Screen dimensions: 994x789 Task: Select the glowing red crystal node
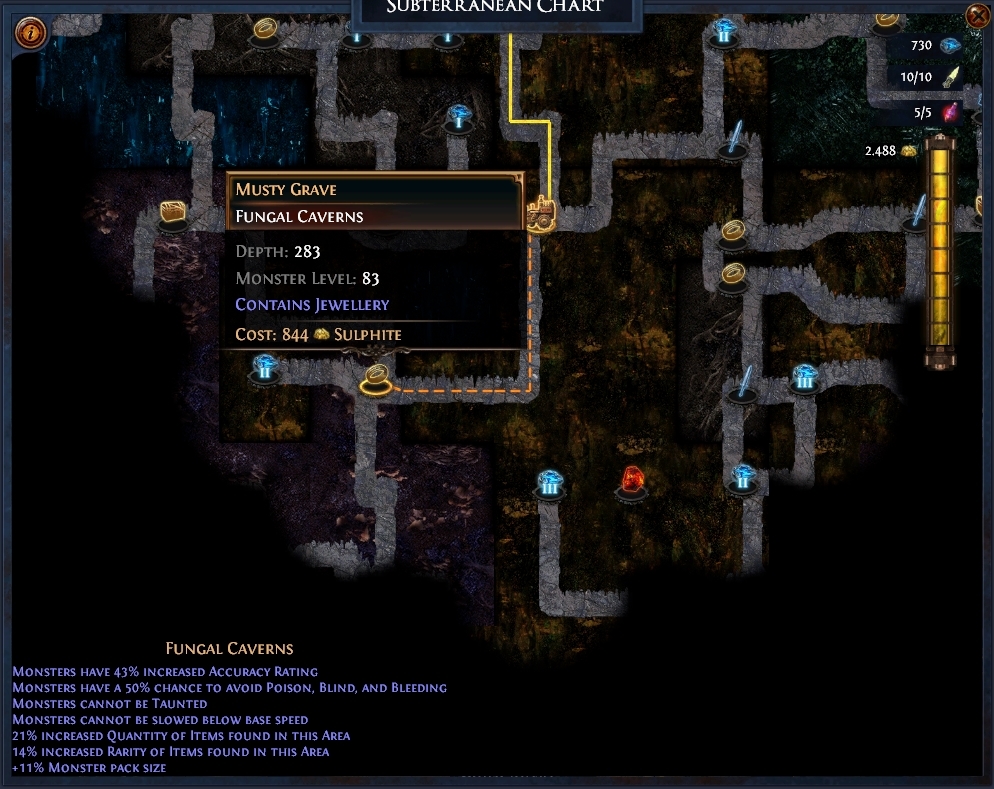[632, 481]
